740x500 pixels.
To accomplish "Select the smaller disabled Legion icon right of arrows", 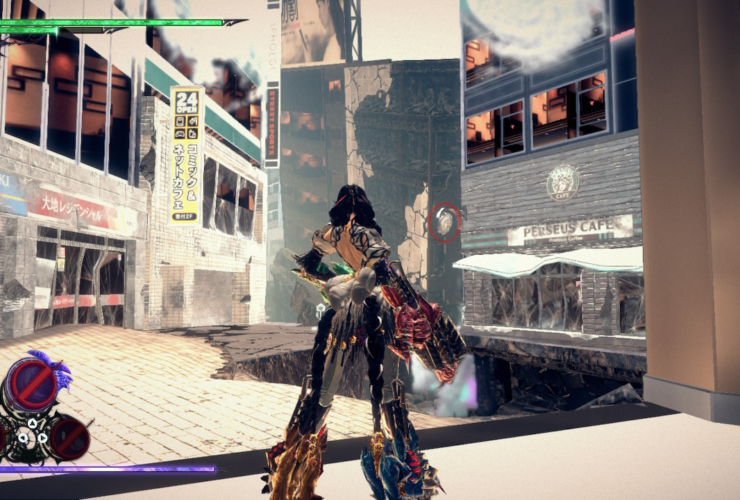I will tap(70, 436).
